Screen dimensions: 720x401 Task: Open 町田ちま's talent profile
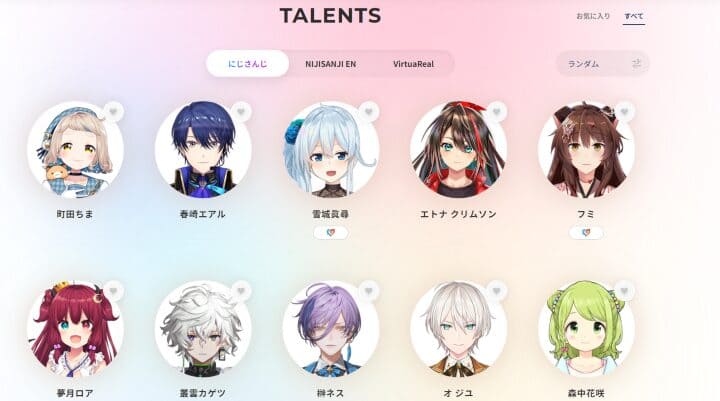pyautogui.click(x=76, y=150)
